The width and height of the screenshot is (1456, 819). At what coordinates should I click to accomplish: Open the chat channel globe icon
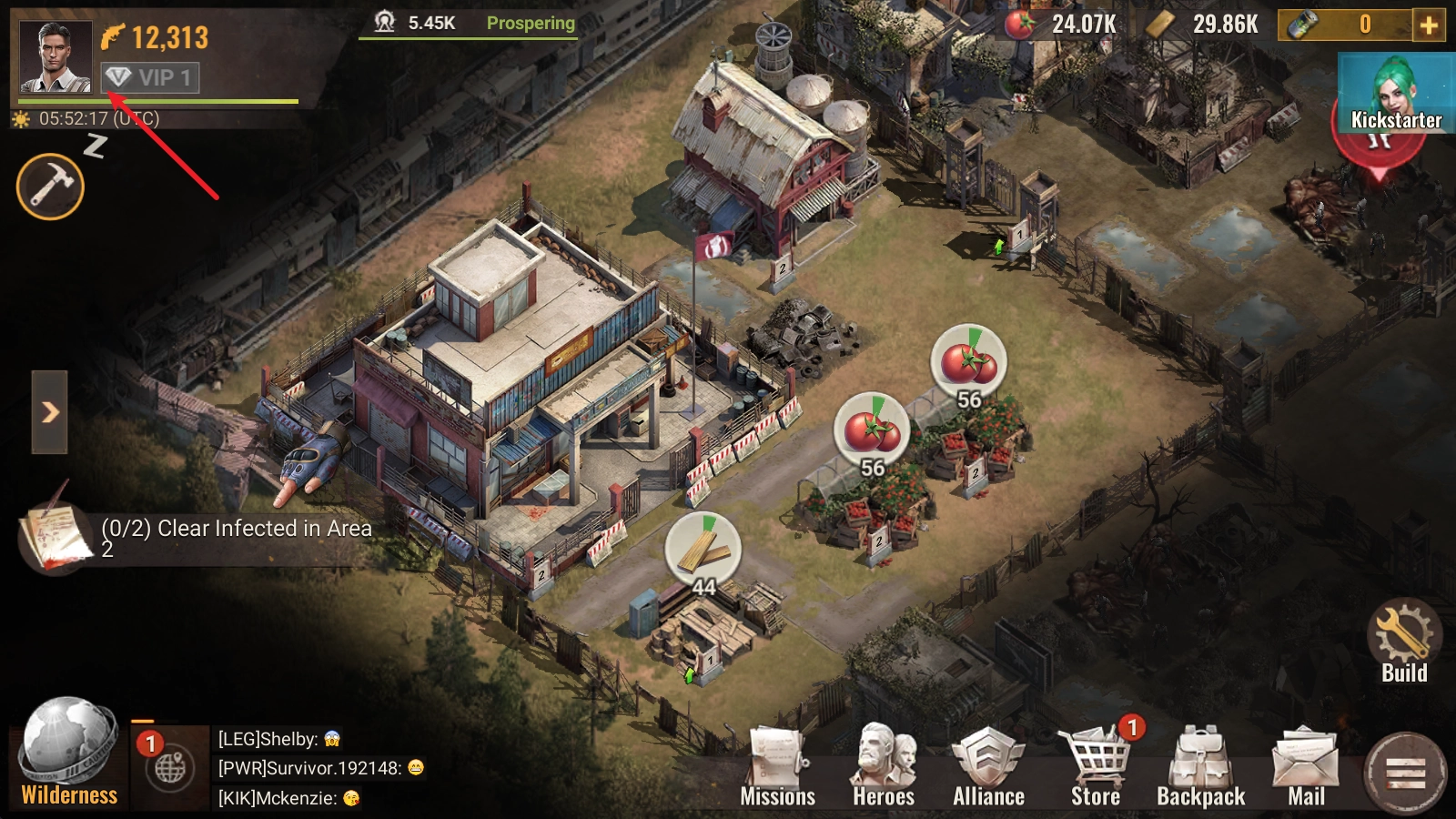click(170, 768)
